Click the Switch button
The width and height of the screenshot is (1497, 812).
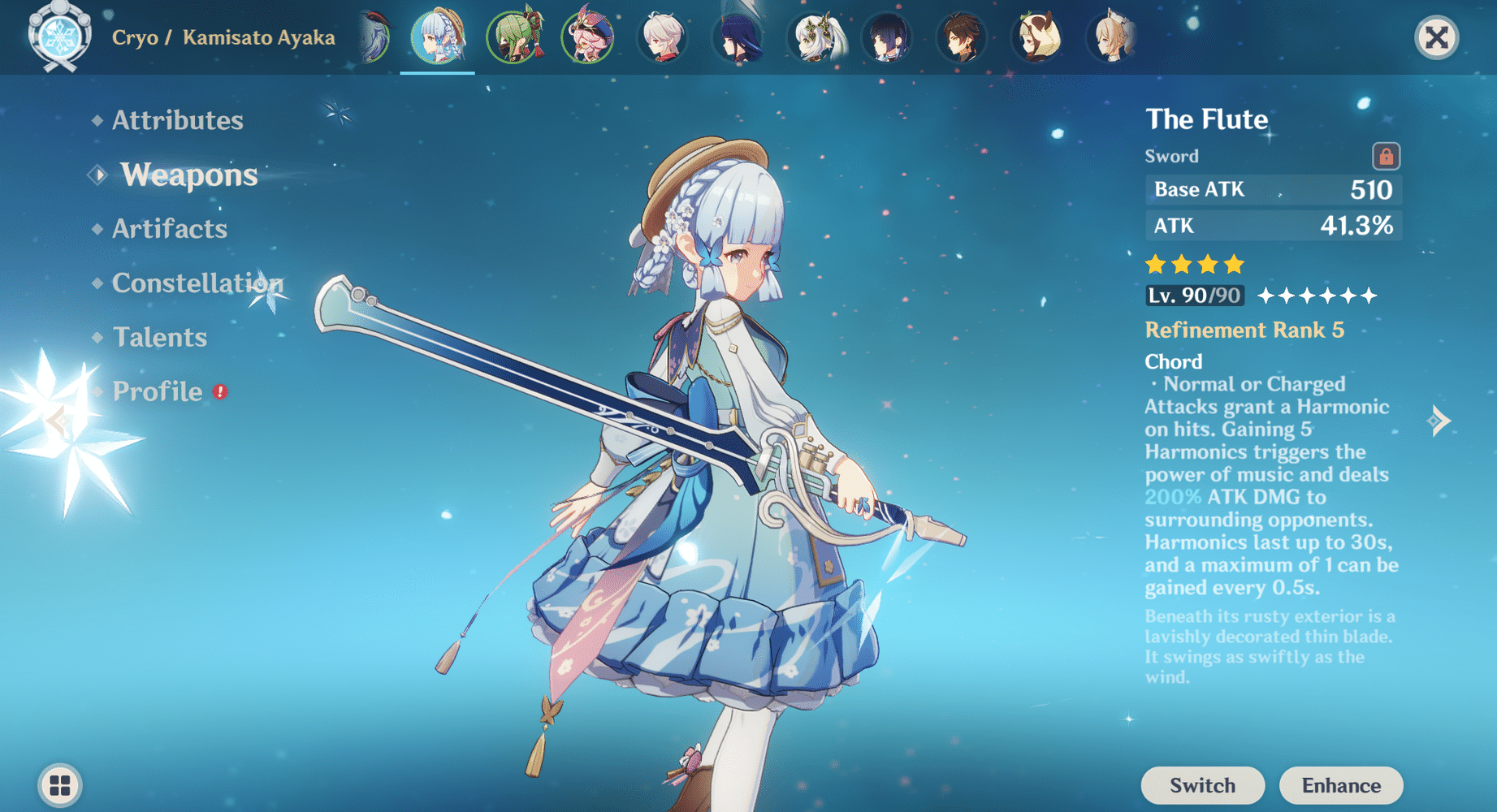pyautogui.click(x=1202, y=785)
